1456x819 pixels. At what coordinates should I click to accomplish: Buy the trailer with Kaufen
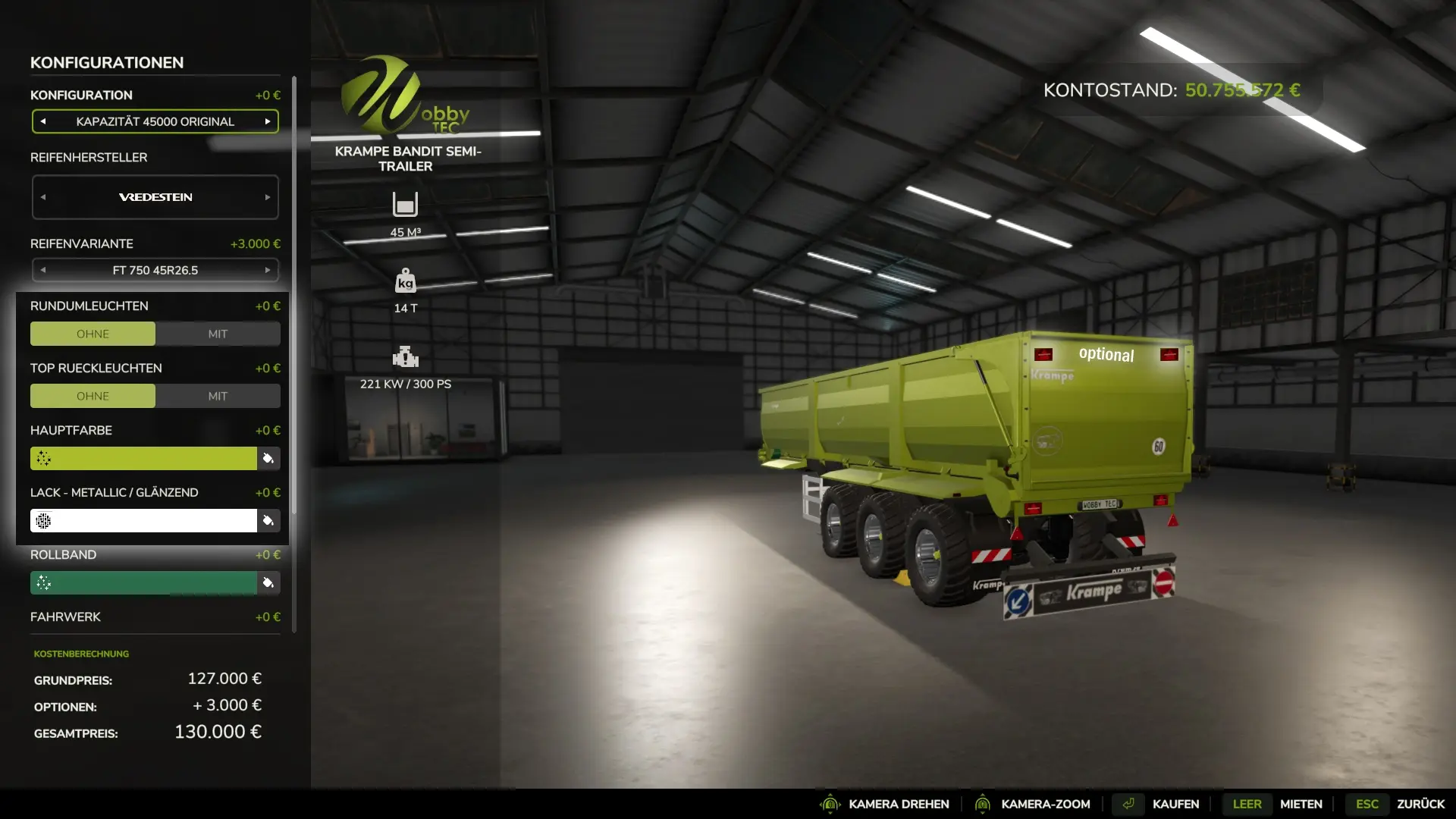(1175, 804)
